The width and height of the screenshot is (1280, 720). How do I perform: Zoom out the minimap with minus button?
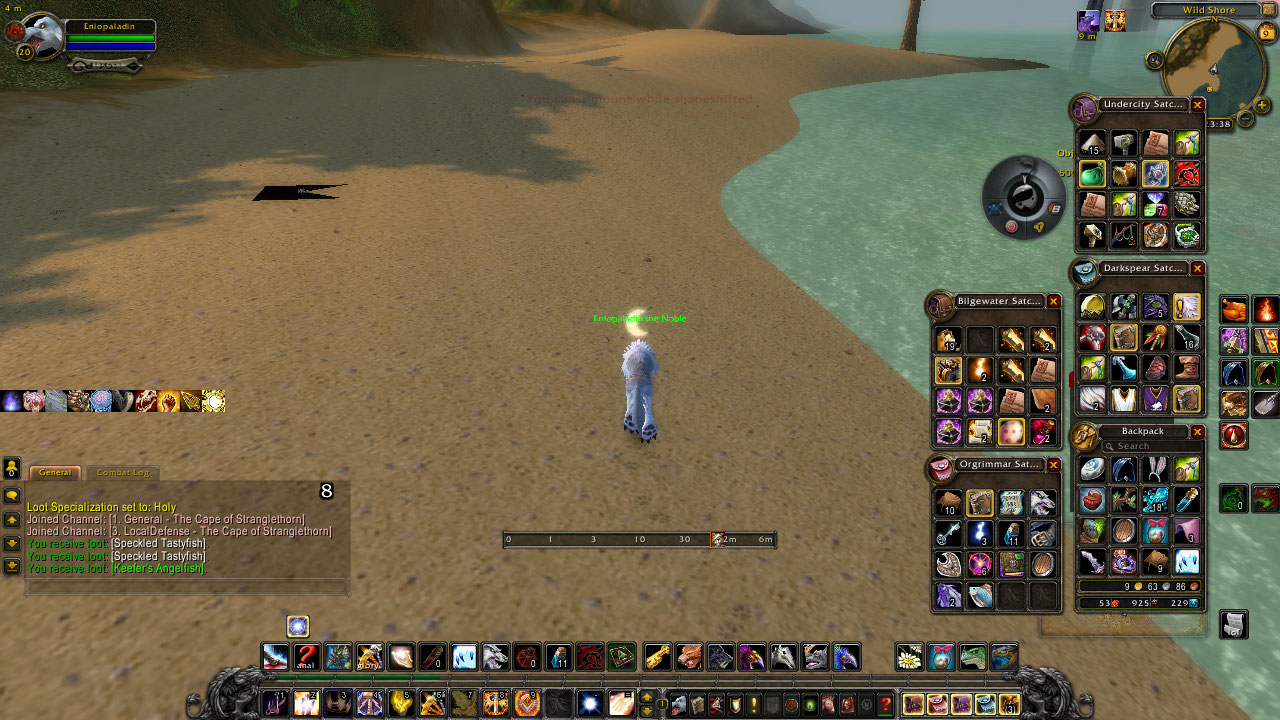(1246, 118)
